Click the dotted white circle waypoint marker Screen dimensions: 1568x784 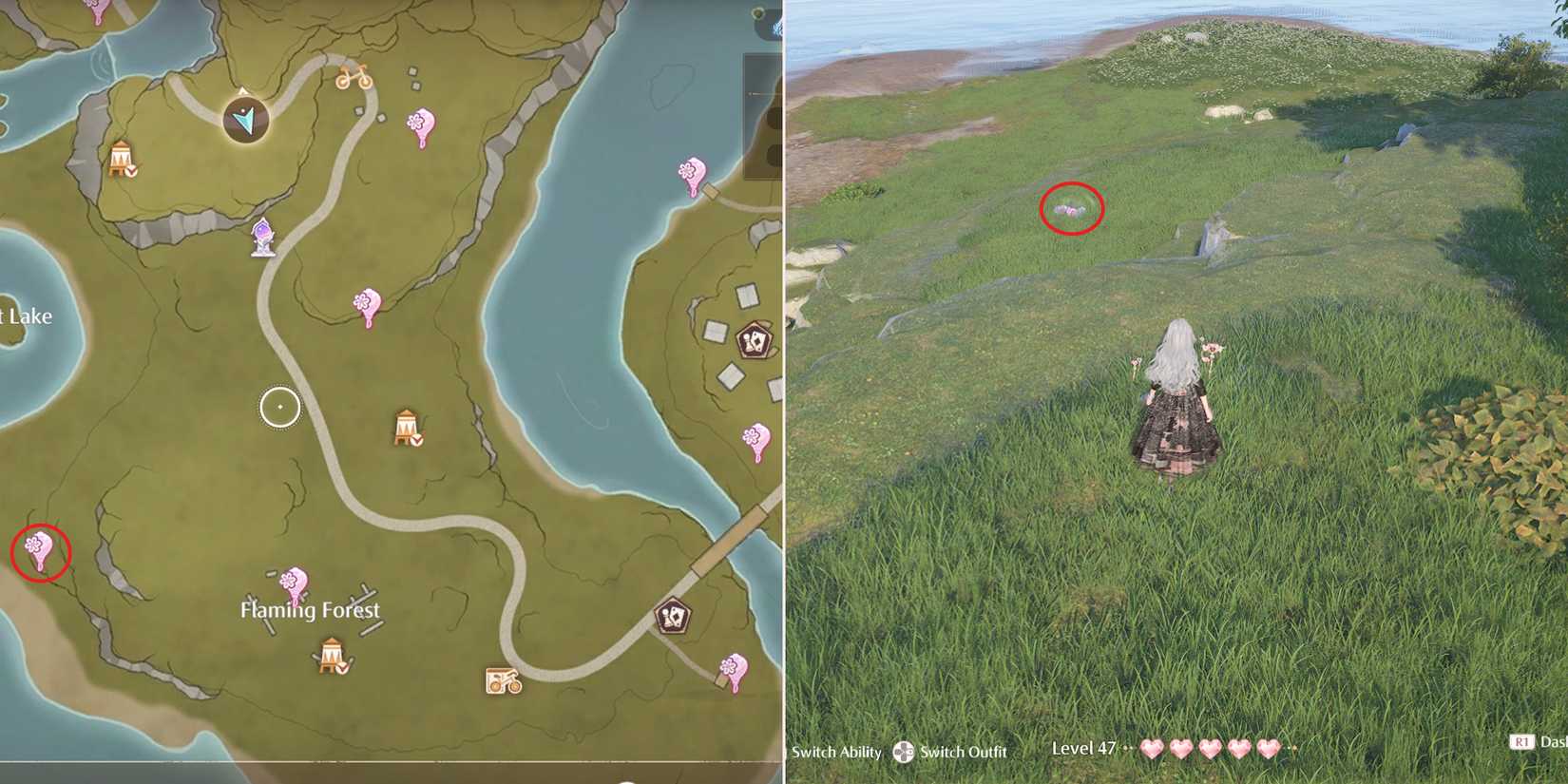278,406
